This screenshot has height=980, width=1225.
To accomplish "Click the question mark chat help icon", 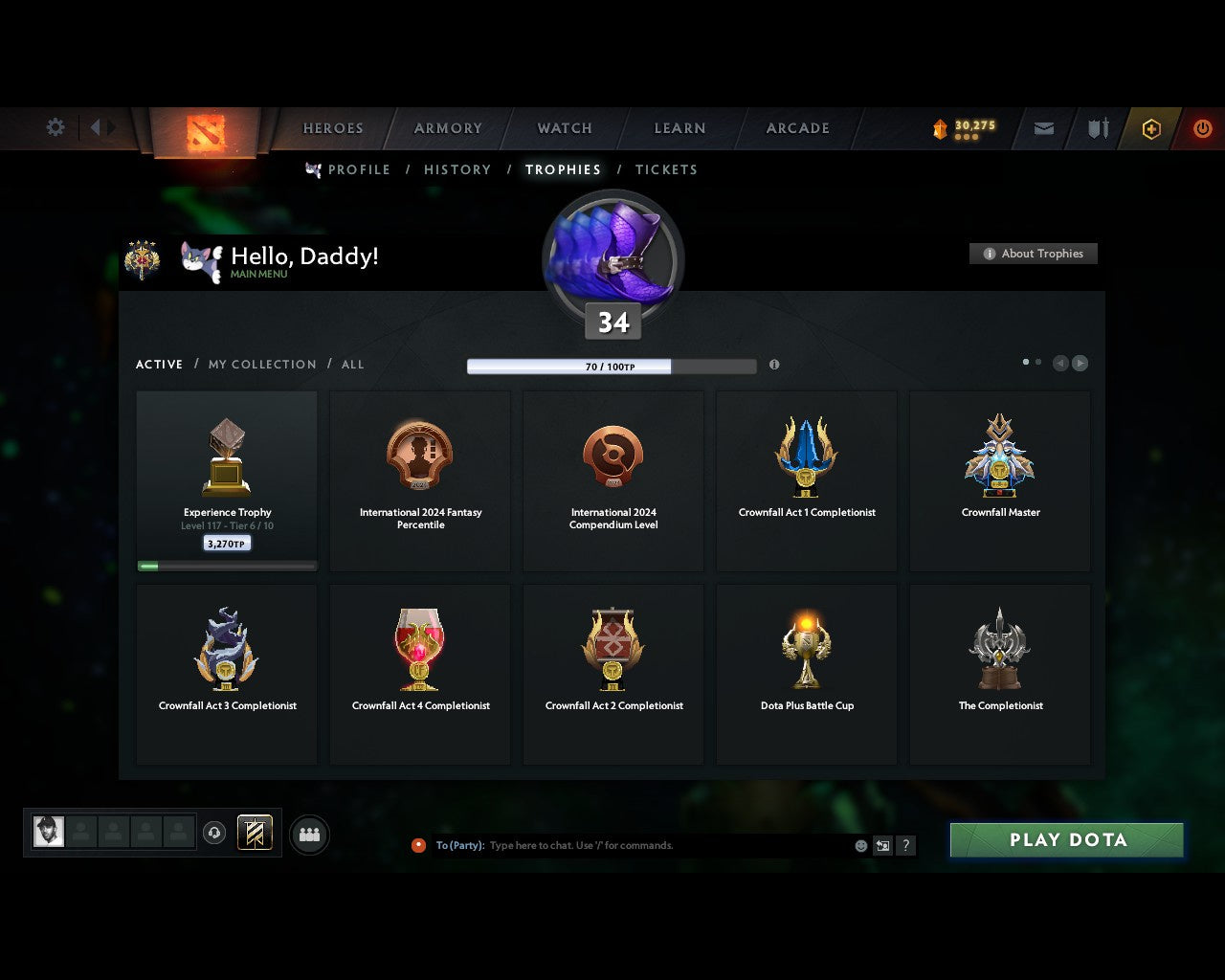I will coord(905,845).
